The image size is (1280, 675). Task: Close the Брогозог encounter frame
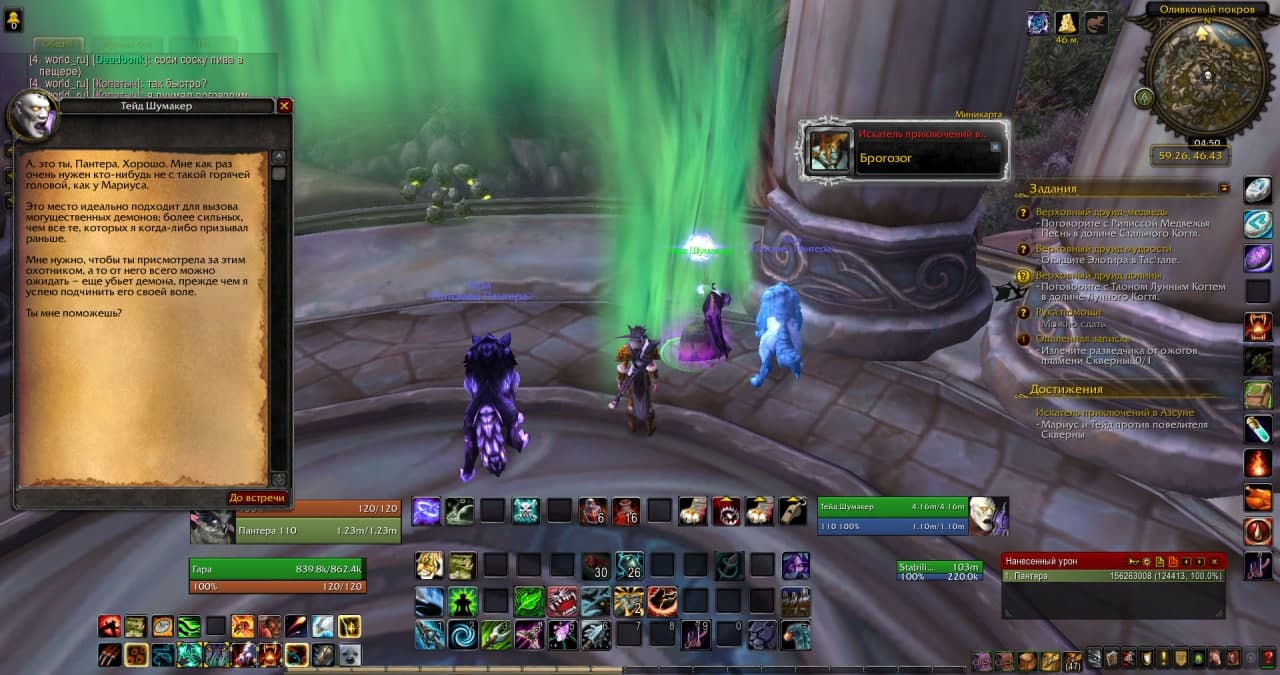995,146
